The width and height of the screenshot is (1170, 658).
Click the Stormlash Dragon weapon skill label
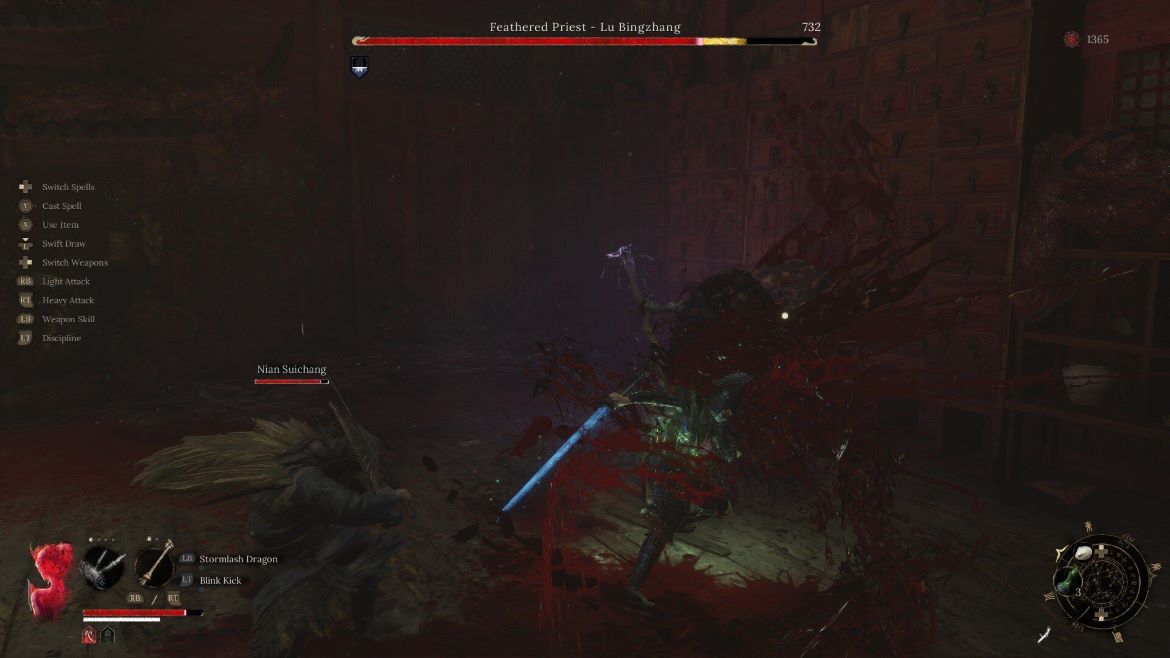(x=238, y=559)
